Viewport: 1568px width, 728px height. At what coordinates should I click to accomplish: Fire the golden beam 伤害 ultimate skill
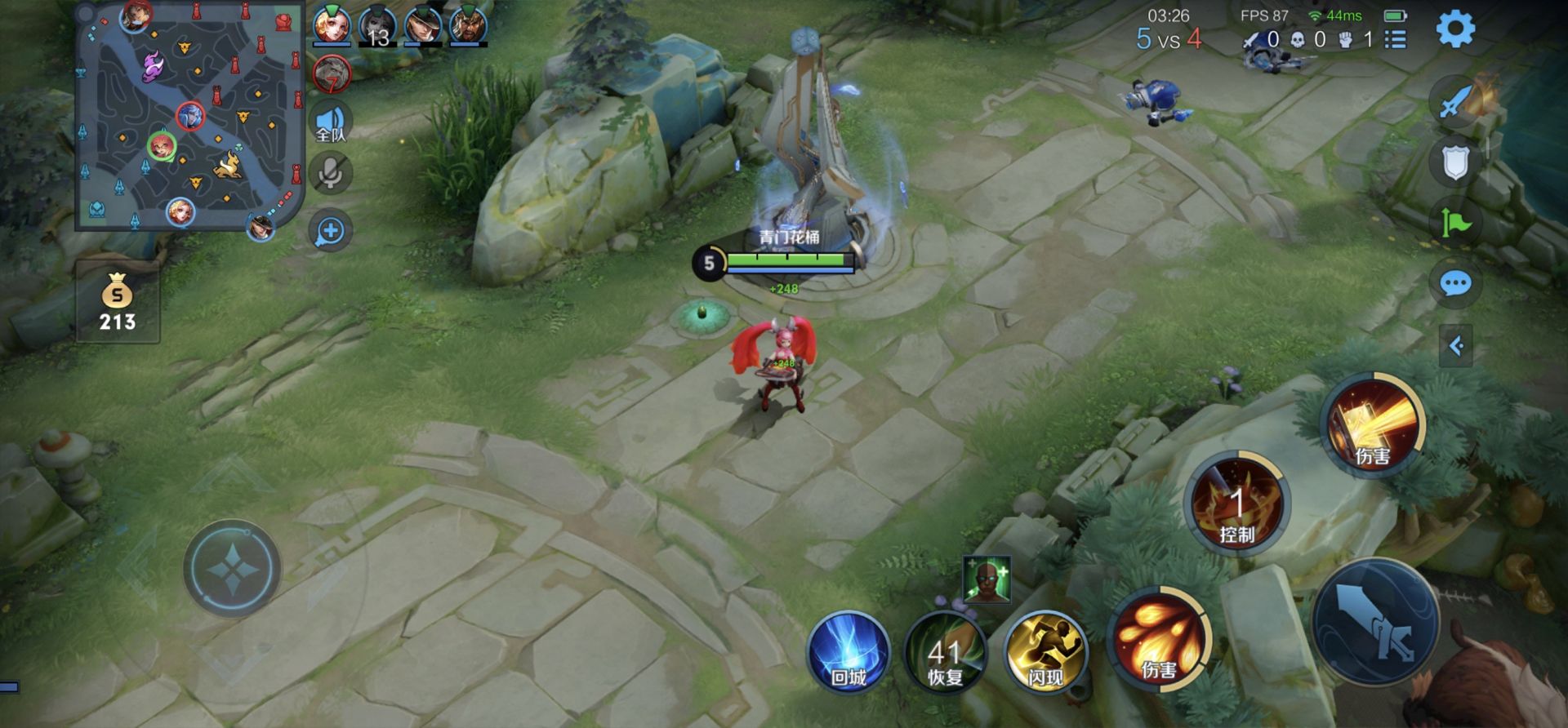click(1372, 424)
